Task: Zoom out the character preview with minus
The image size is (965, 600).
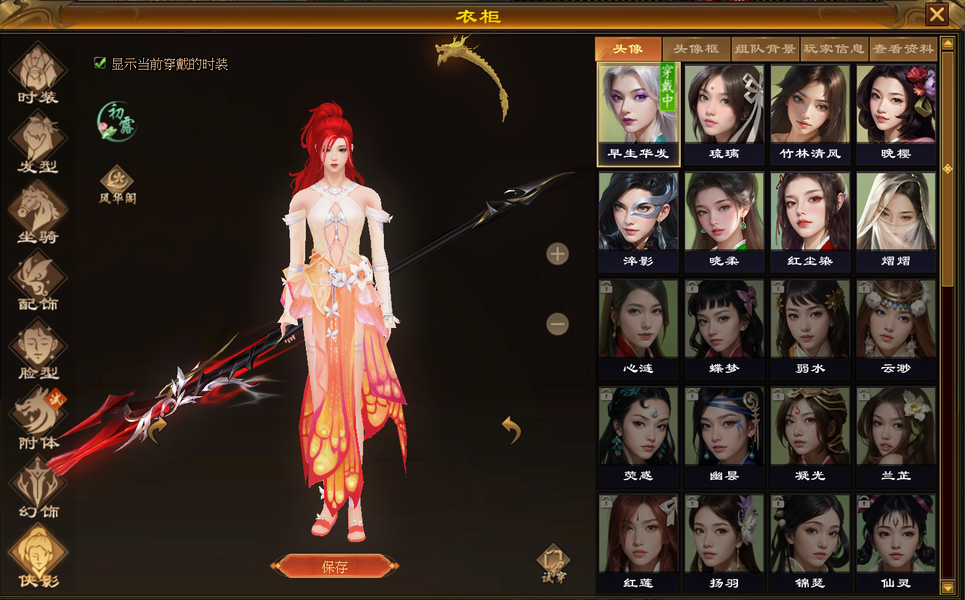Action: (558, 324)
